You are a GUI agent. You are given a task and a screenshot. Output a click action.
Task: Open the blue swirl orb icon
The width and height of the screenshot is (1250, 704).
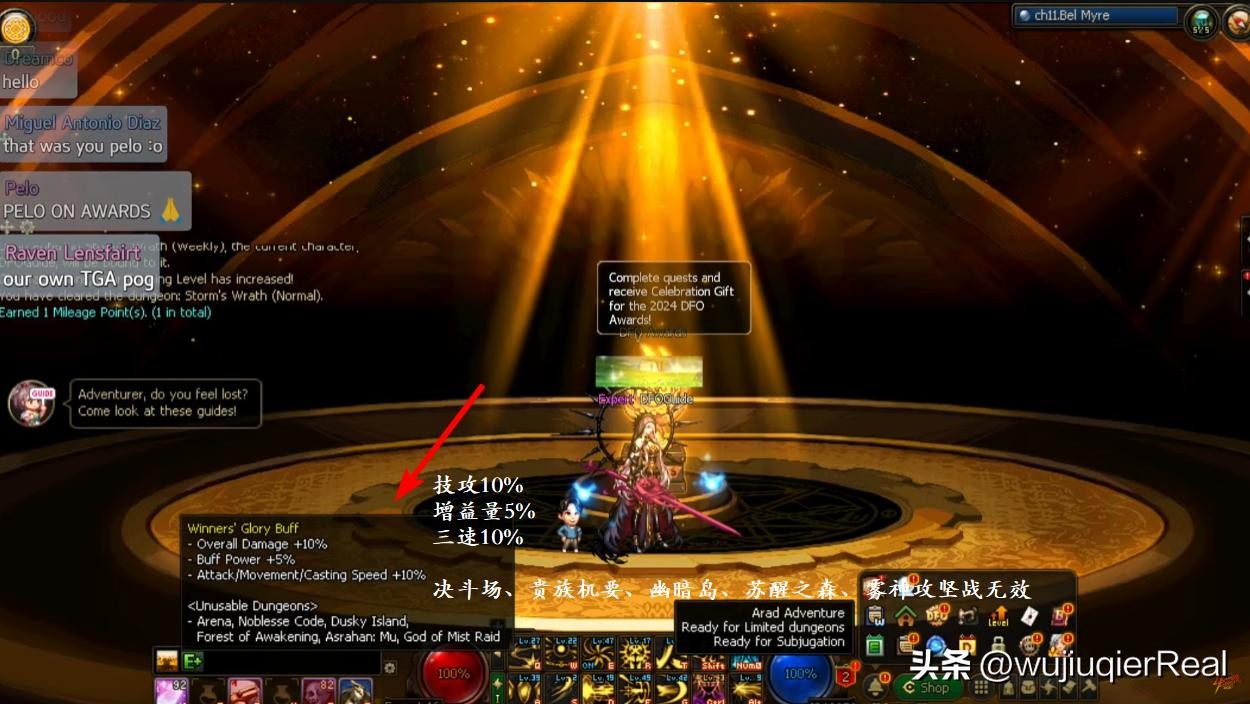tap(937, 645)
